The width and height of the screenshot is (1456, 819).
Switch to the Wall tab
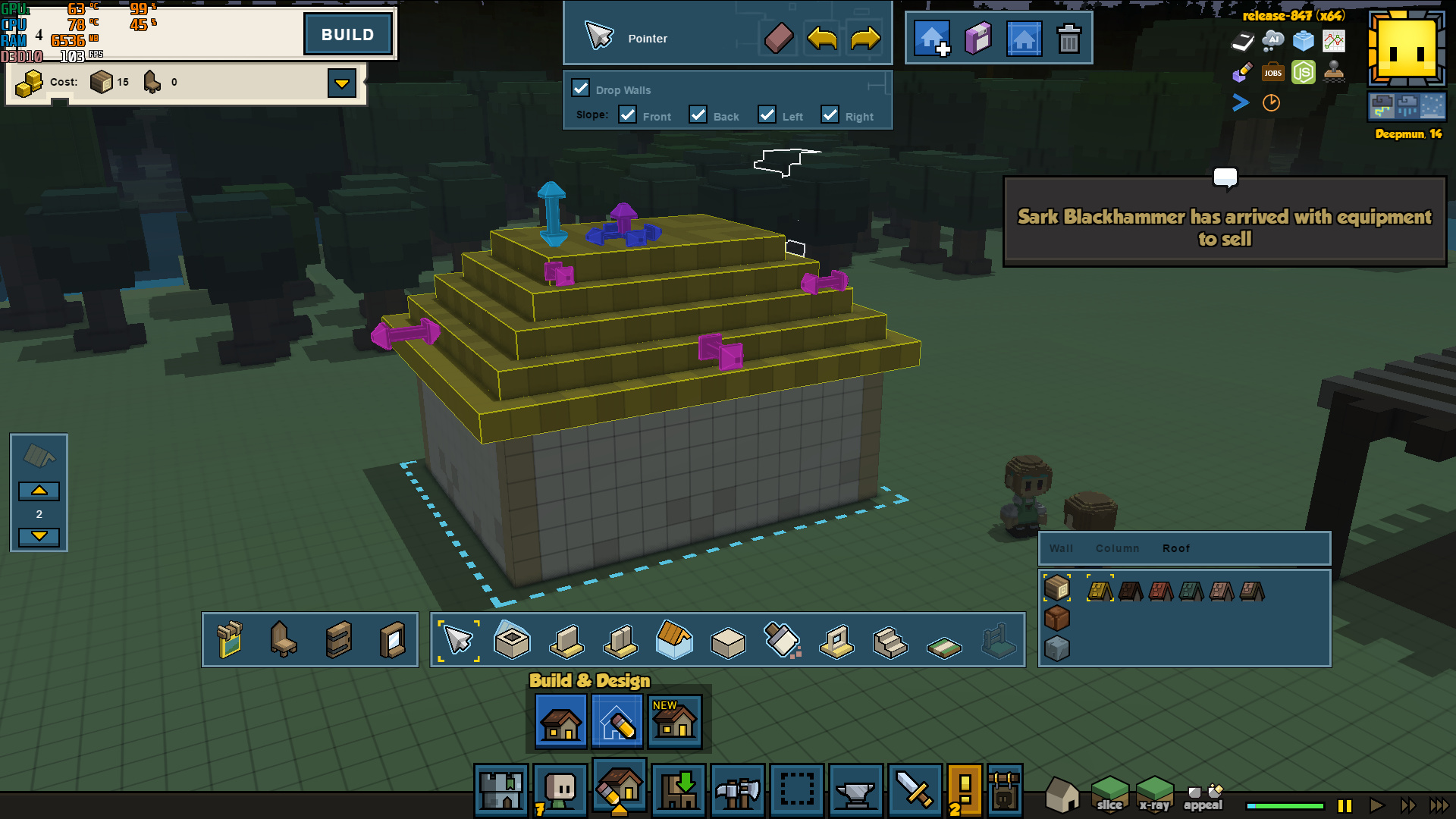click(1061, 548)
